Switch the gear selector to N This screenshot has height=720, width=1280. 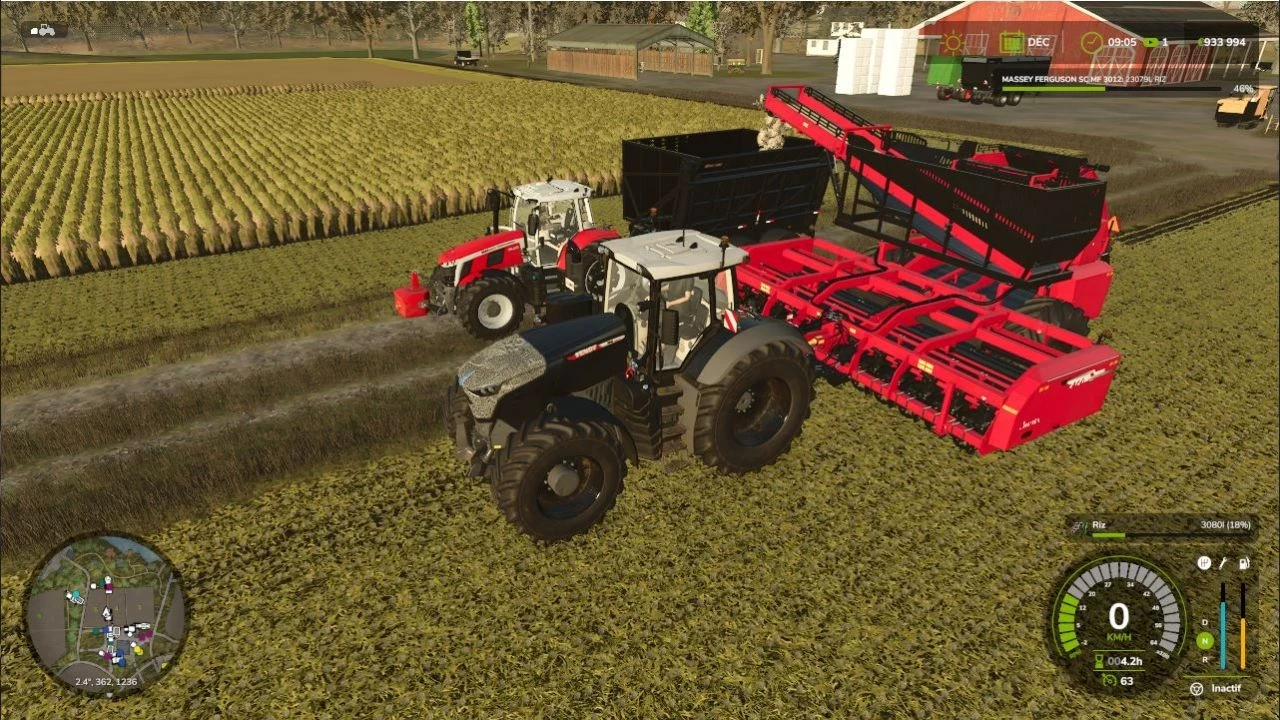coord(1204,641)
